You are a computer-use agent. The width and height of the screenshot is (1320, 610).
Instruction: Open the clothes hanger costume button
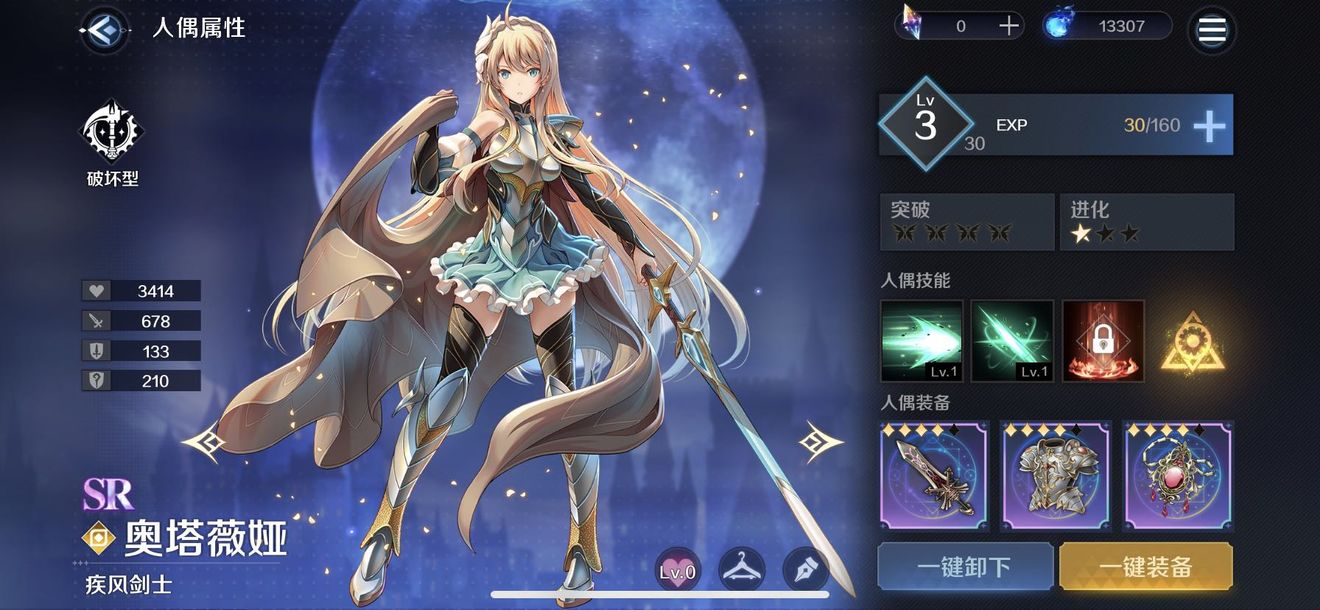(x=742, y=570)
